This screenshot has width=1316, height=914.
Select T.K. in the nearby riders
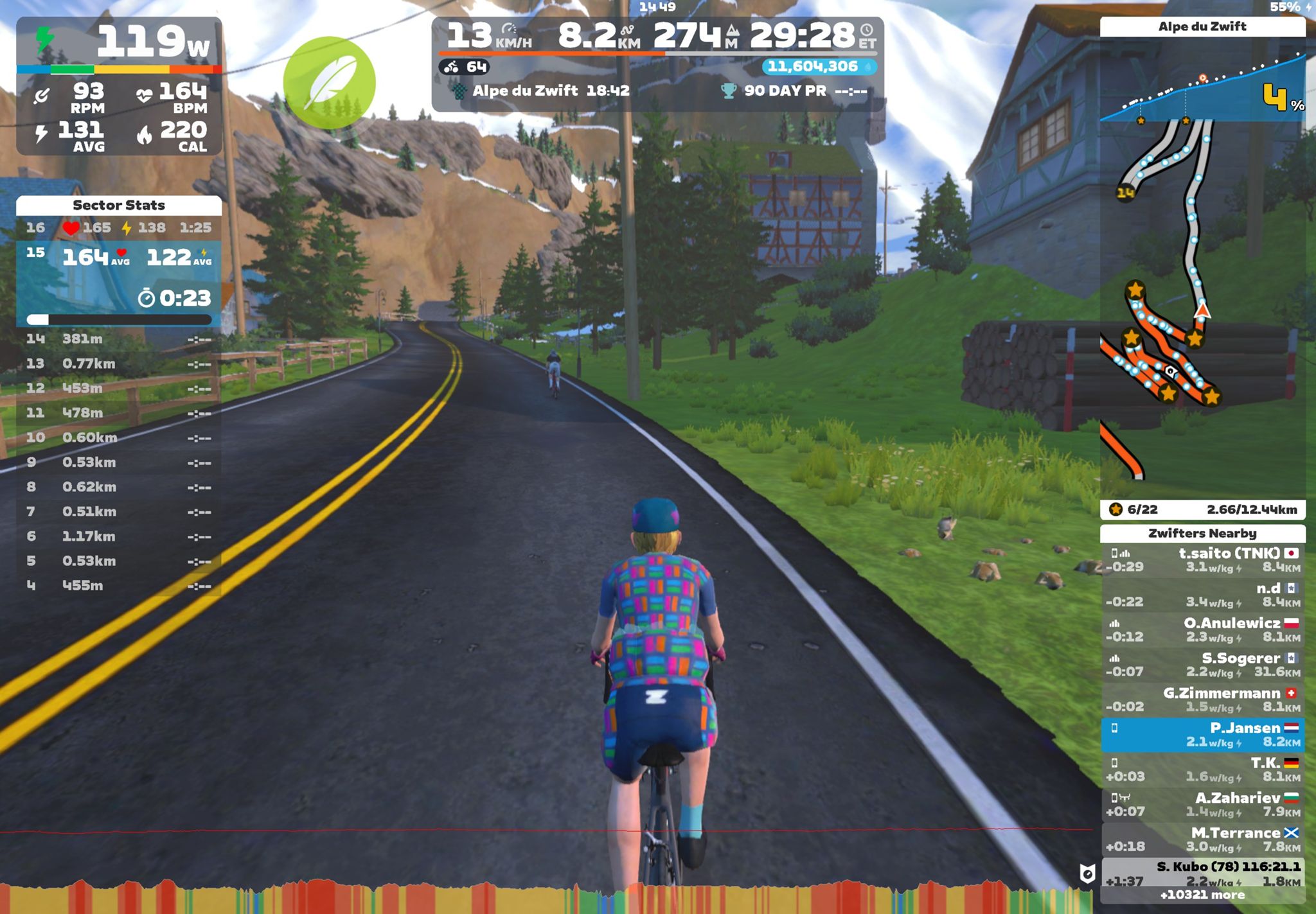1203,770
